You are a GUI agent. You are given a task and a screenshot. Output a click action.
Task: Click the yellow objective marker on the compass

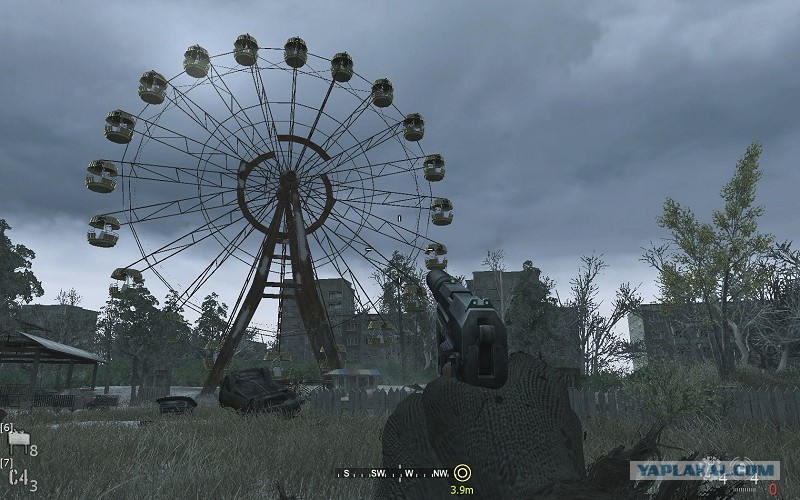click(461, 472)
